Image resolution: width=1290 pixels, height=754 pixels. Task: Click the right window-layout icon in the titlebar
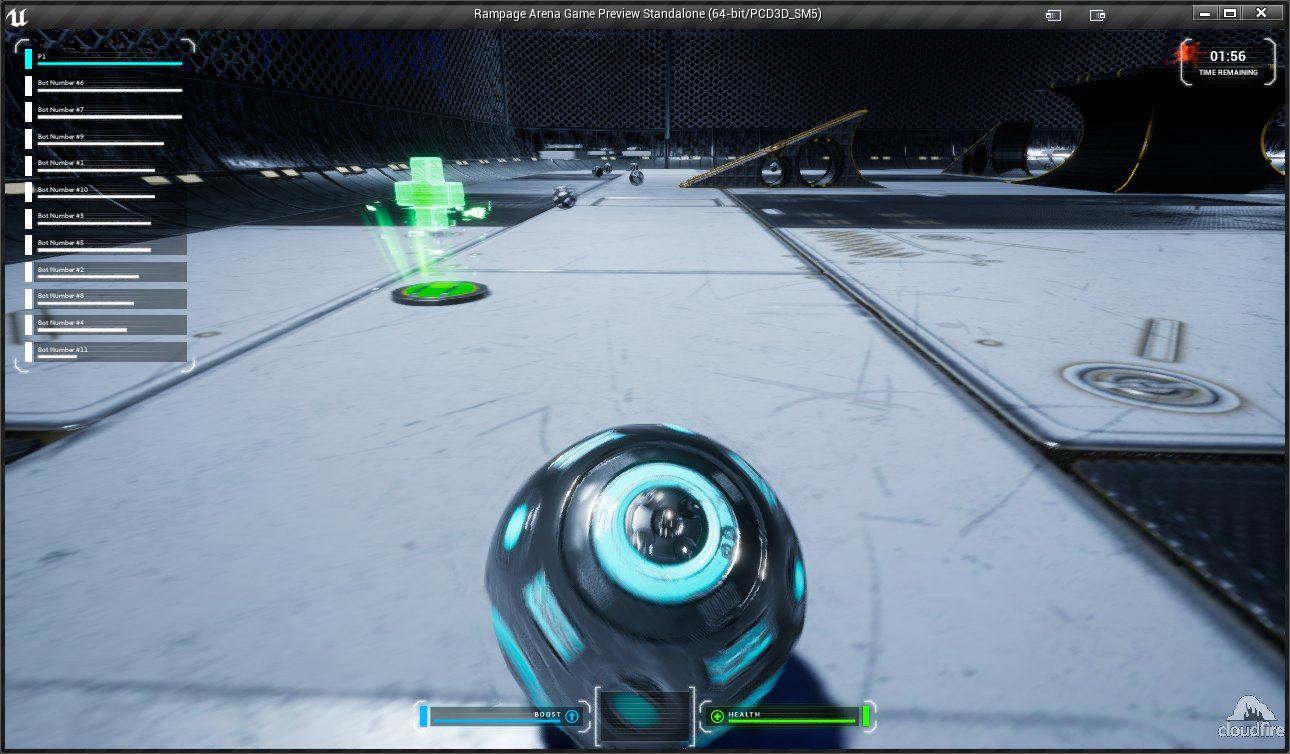(1097, 14)
